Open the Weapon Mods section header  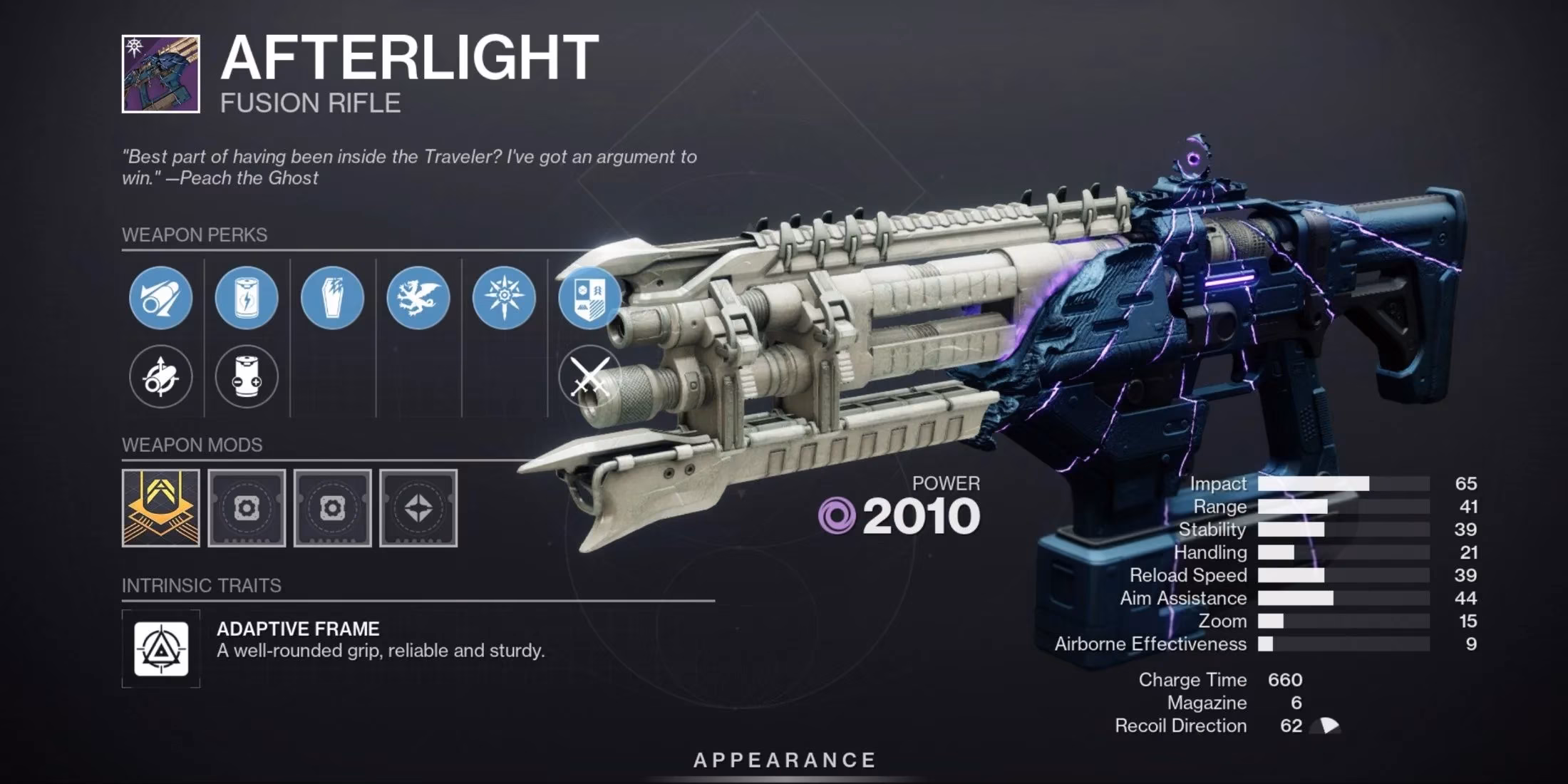coord(192,445)
